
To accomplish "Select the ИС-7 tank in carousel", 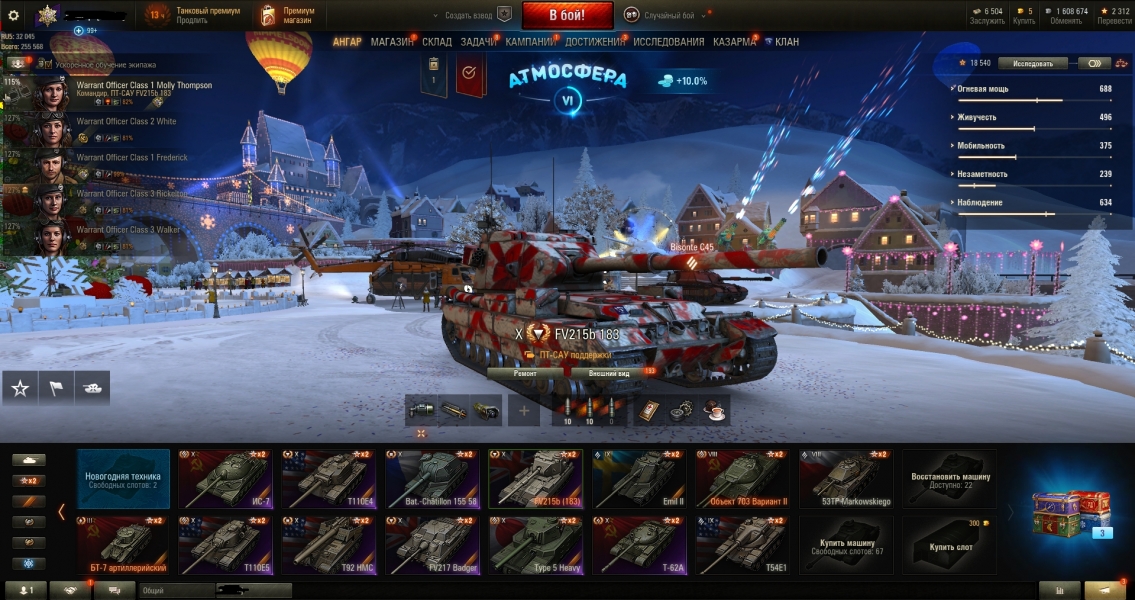I will (x=227, y=478).
